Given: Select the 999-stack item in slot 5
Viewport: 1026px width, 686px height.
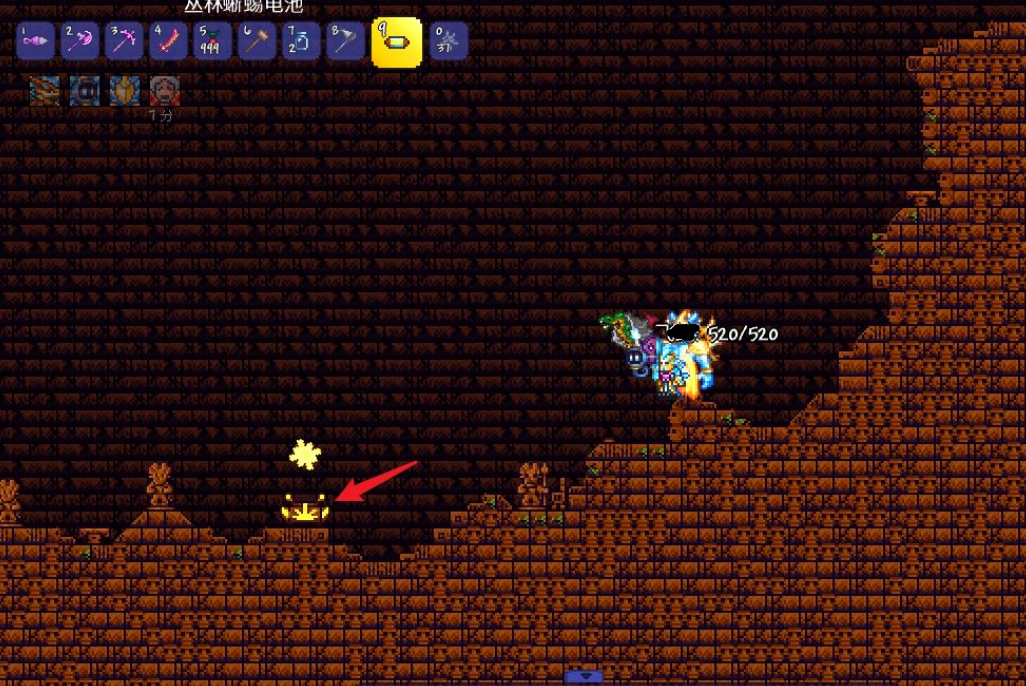Looking at the screenshot, I should (212, 42).
